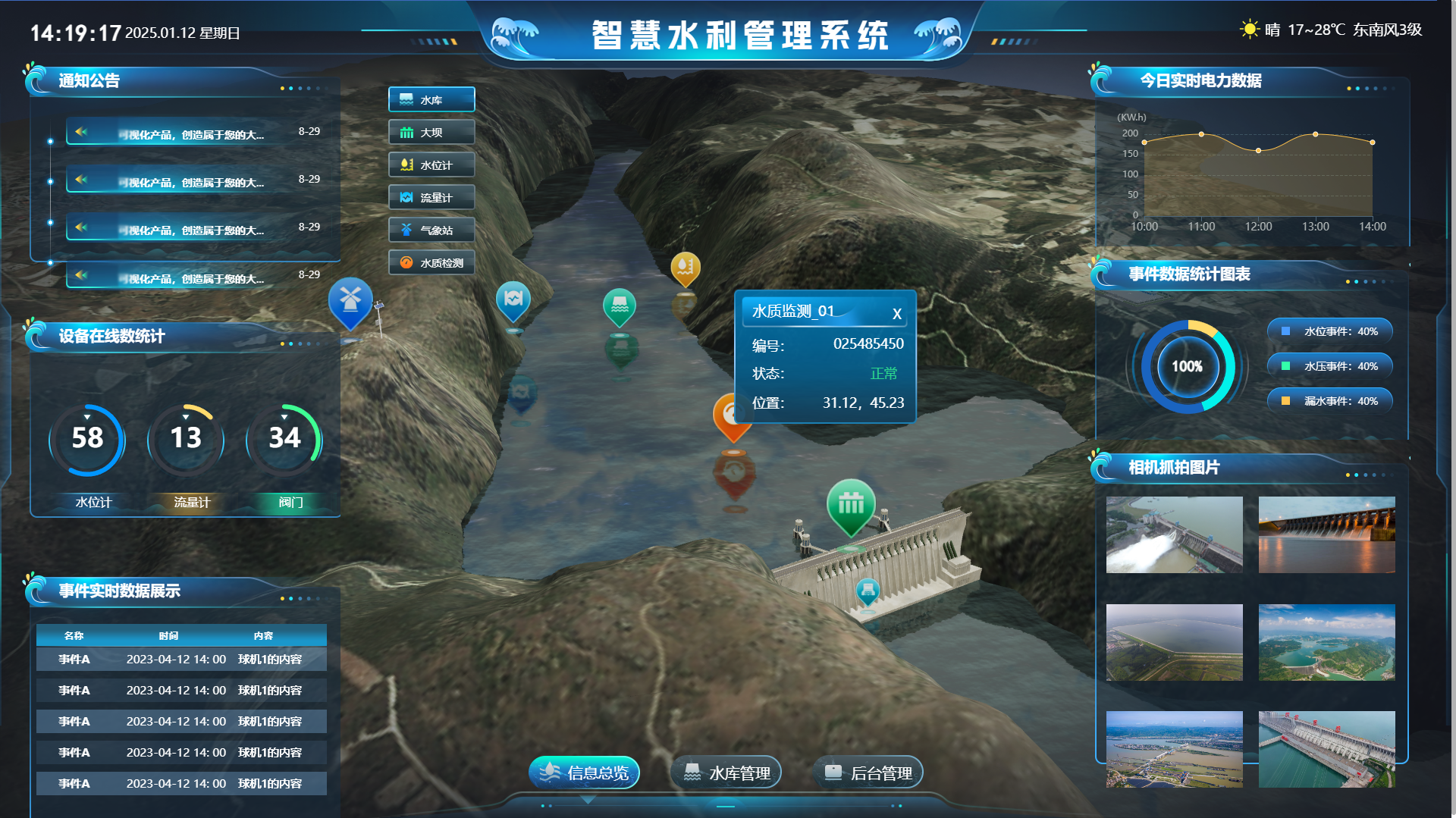Open the dam spillway snapshot thumbnail

1174,534
